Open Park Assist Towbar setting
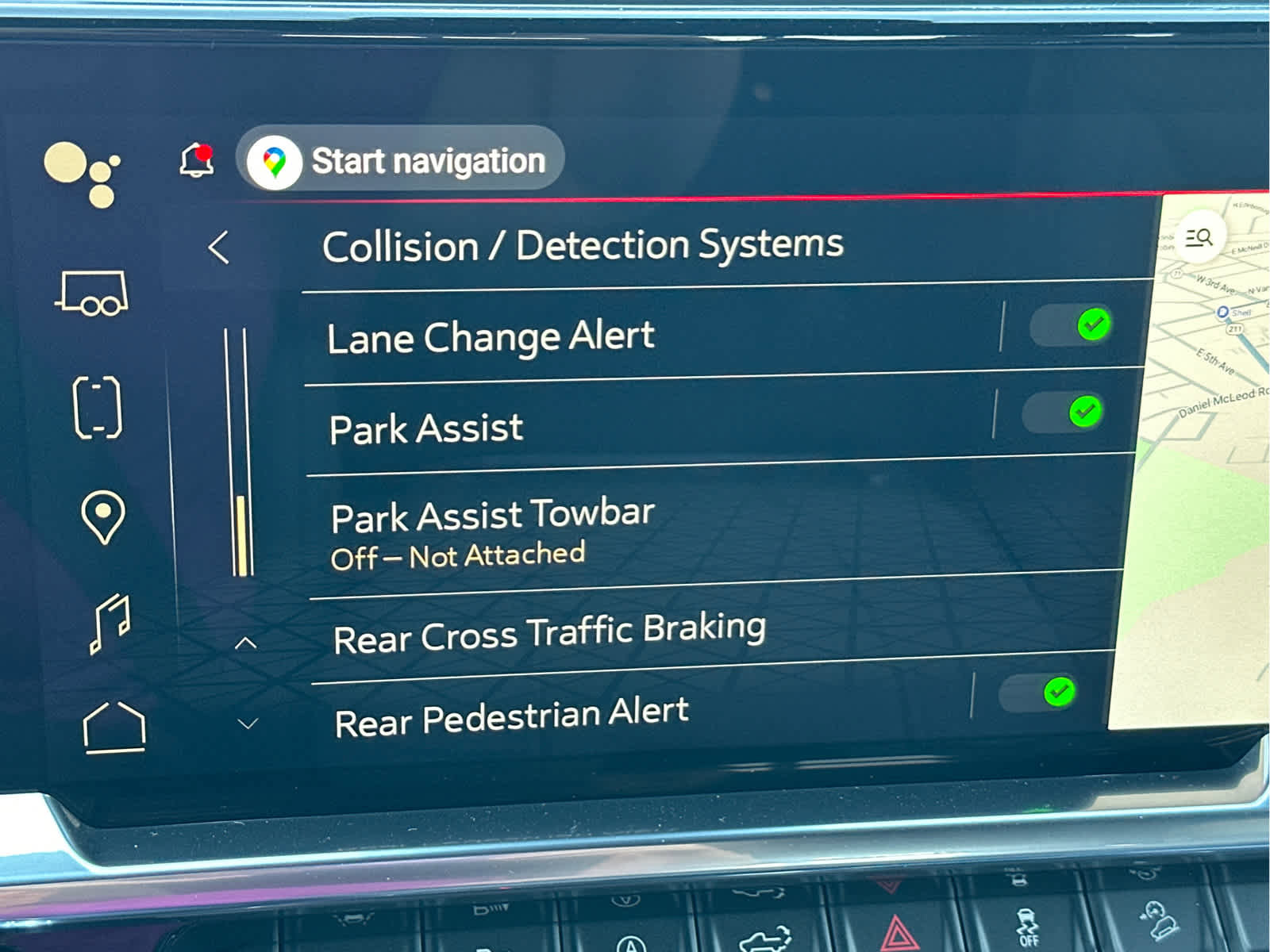This screenshot has height=952, width=1270. point(492,532)
